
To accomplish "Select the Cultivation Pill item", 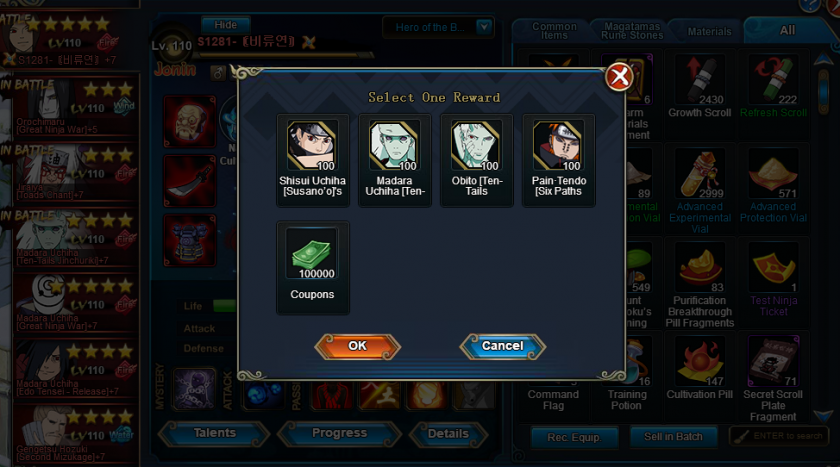I will 699,363.
